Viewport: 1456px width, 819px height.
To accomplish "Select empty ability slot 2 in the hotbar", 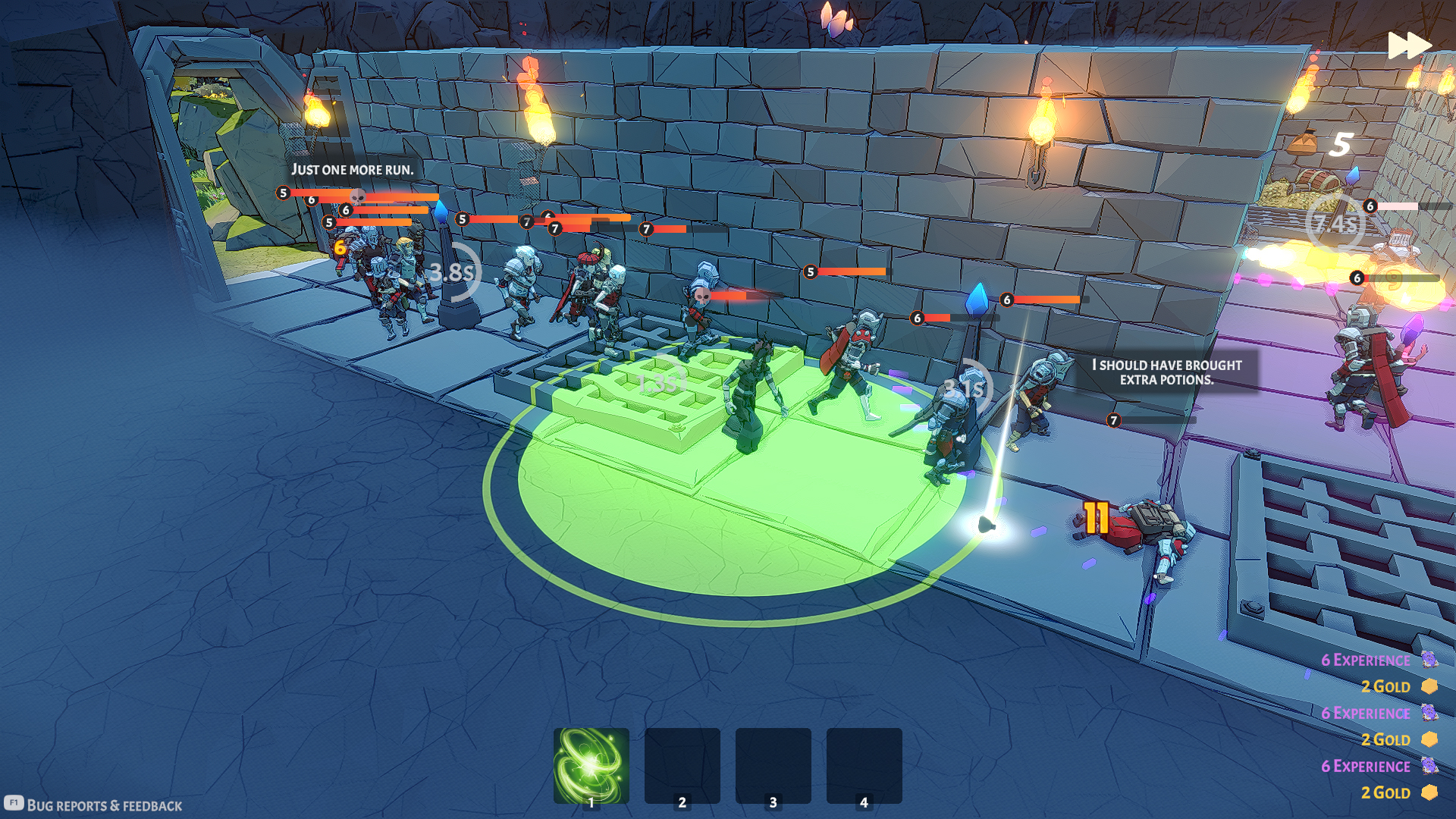I will (x=682, y=767).
